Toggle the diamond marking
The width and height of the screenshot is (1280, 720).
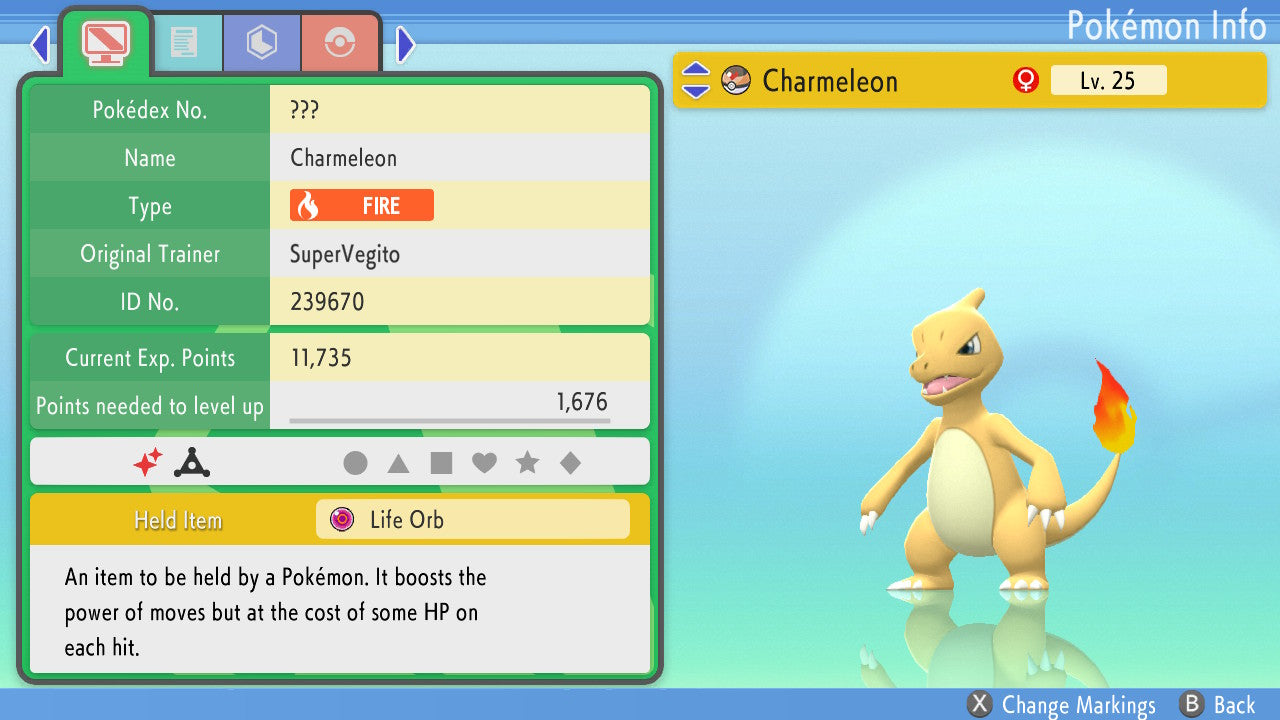point(570,463)
